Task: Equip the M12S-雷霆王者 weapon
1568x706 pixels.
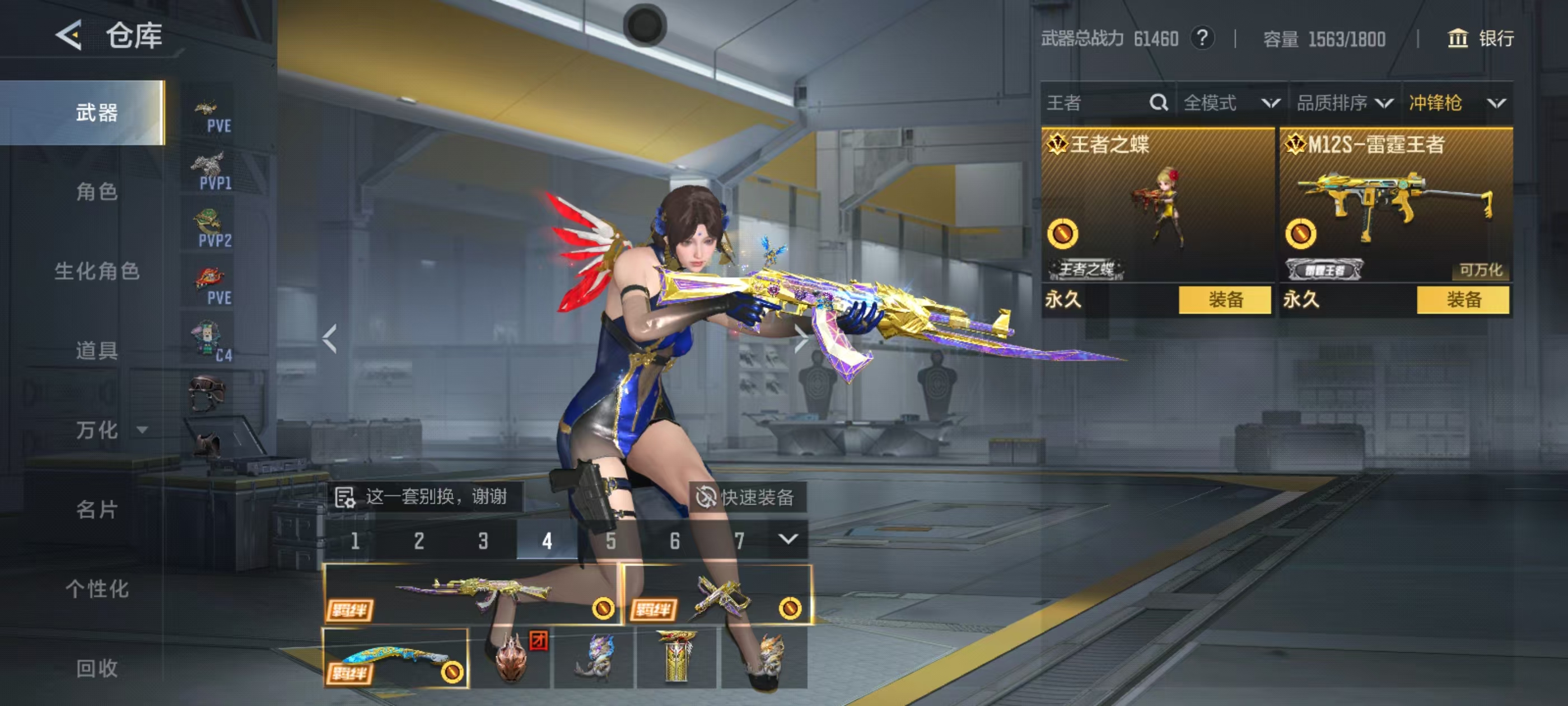Action: (x=1463, y=300)
